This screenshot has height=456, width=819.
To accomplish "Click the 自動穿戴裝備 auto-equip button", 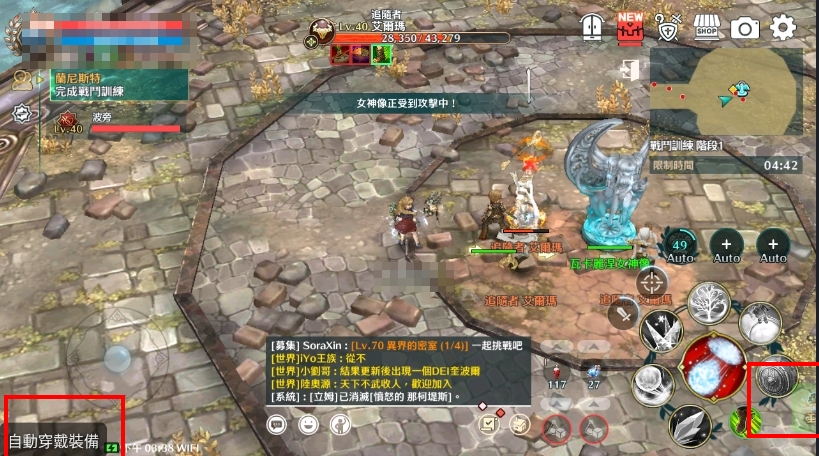I will [x=55, y=441].
